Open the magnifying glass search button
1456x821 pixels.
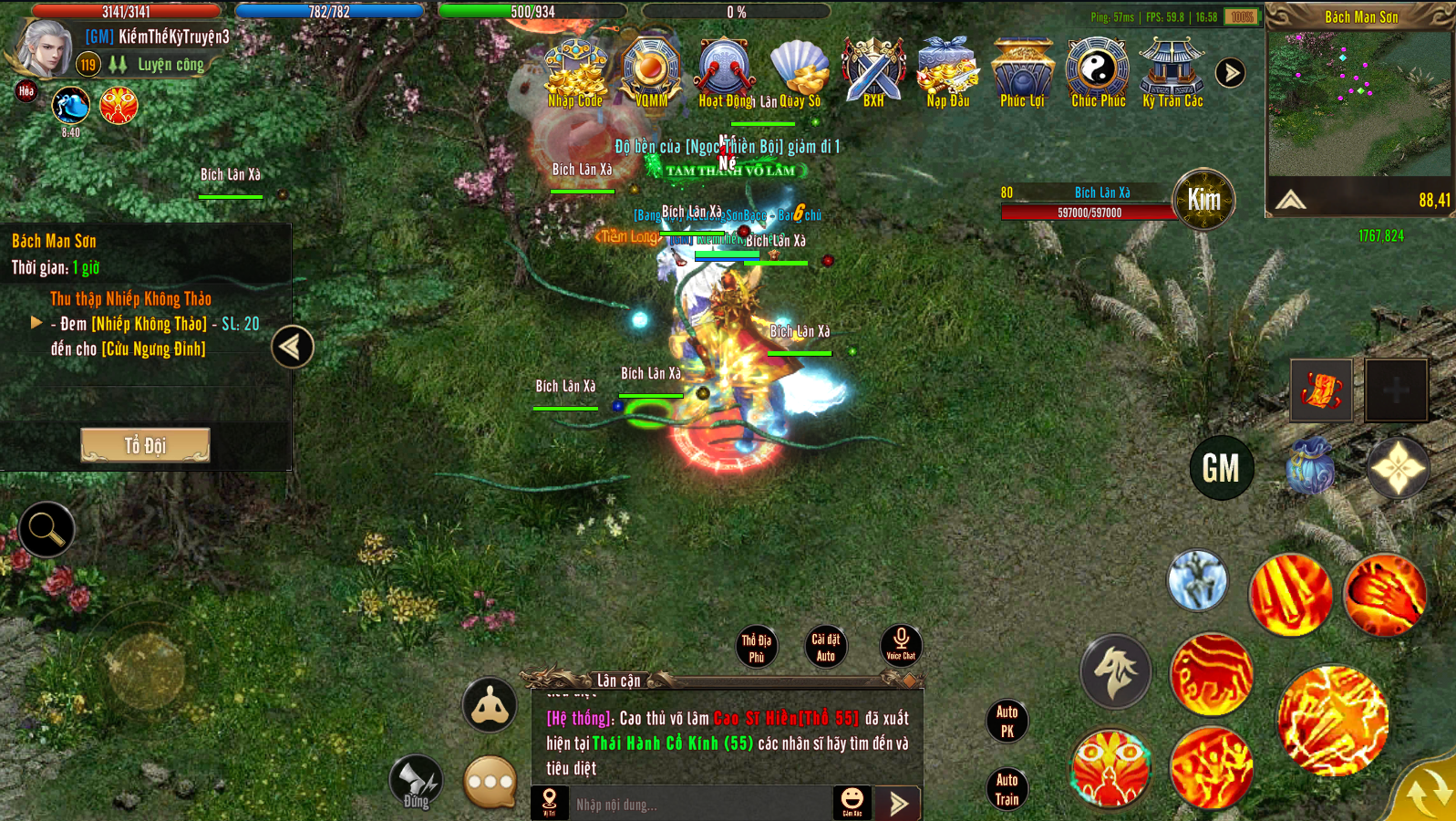tap(46, 529)
